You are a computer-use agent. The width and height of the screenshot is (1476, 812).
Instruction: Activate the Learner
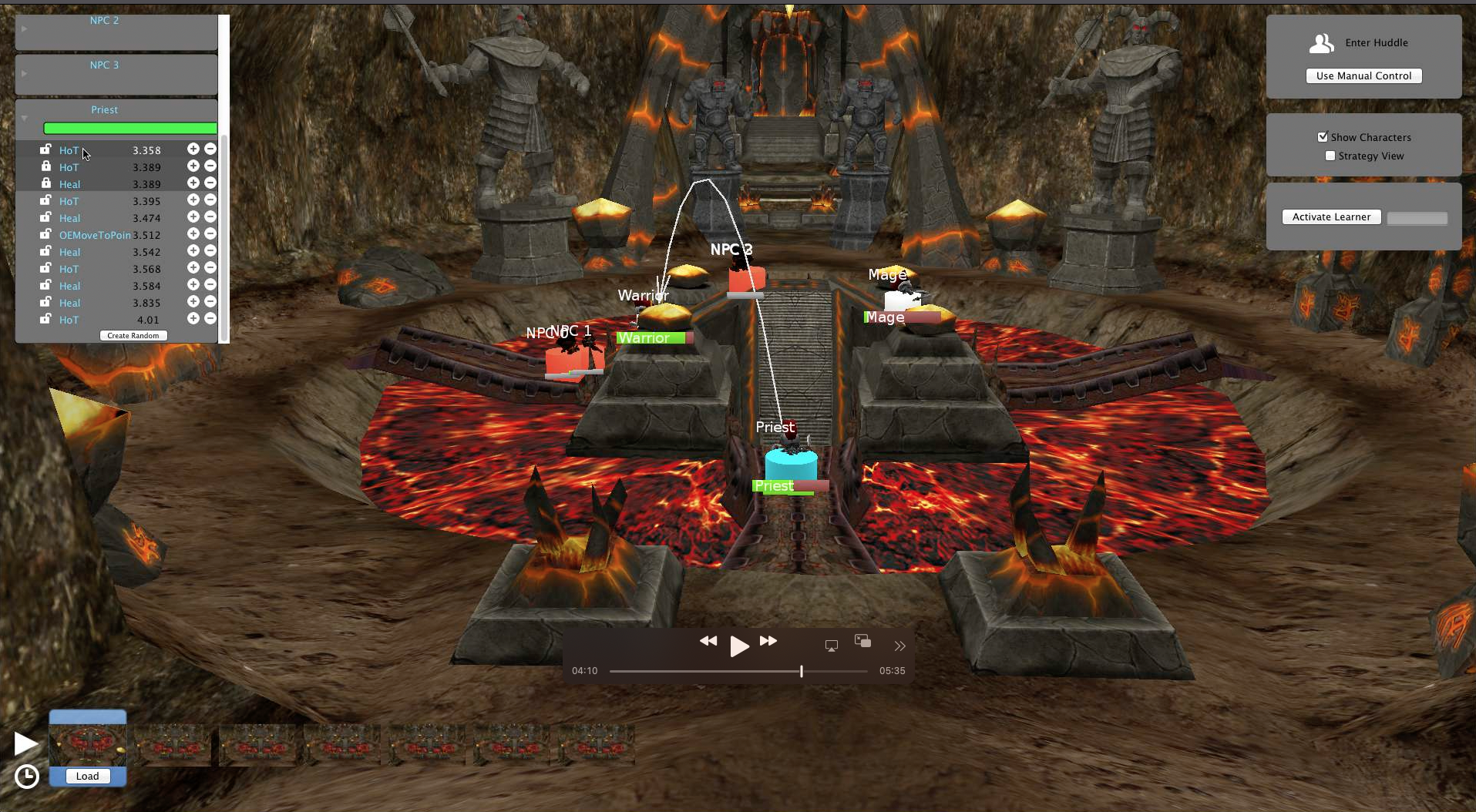tap(1331, 217)
